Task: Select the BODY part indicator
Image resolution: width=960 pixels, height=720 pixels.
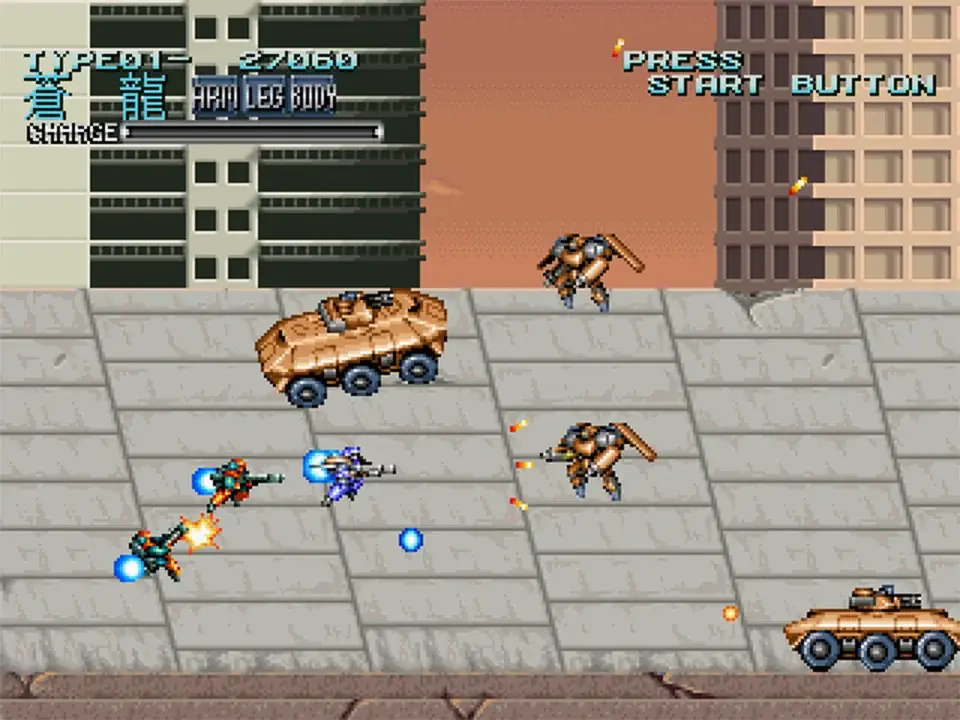Action: pos(314,96)
